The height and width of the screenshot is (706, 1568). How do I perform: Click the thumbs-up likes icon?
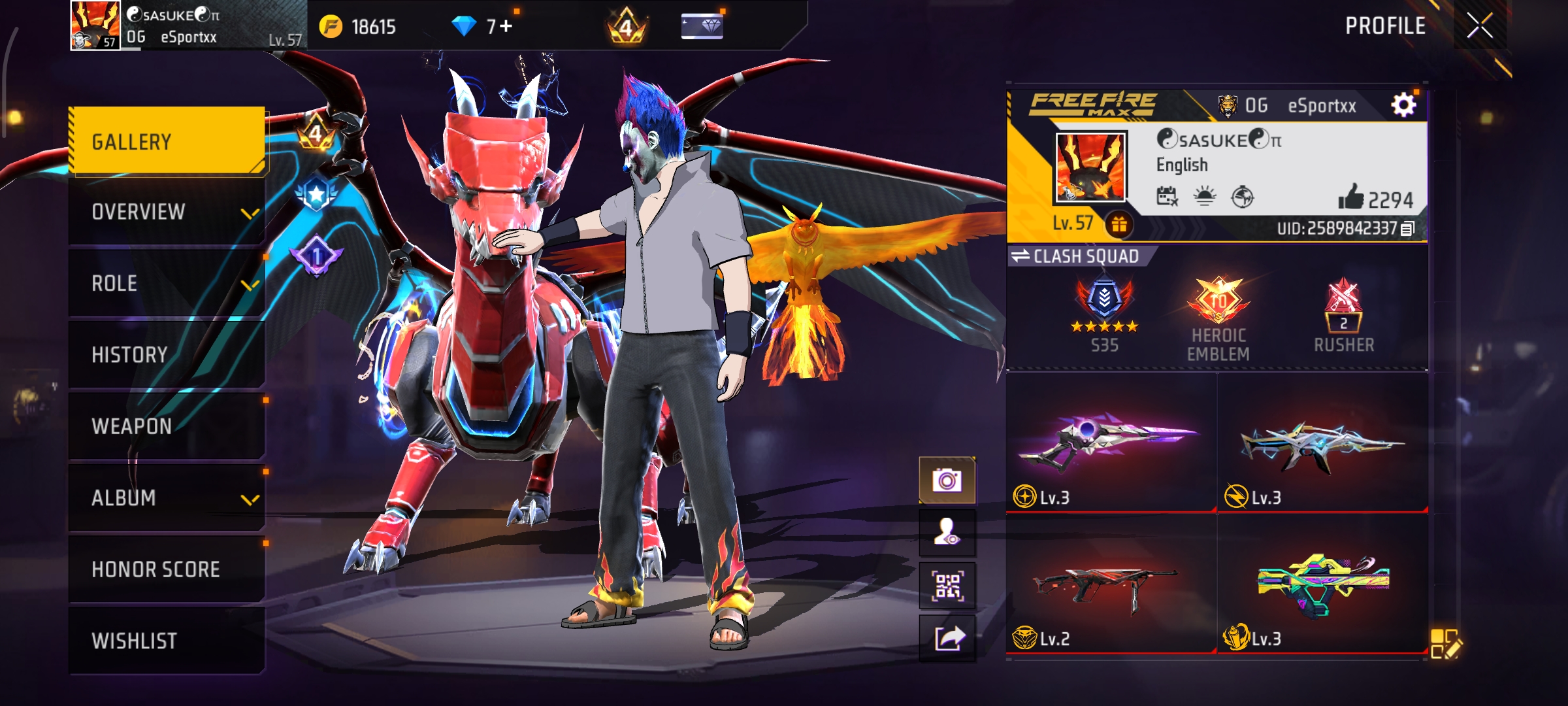pyautogui.click(x=1350, y=197)
